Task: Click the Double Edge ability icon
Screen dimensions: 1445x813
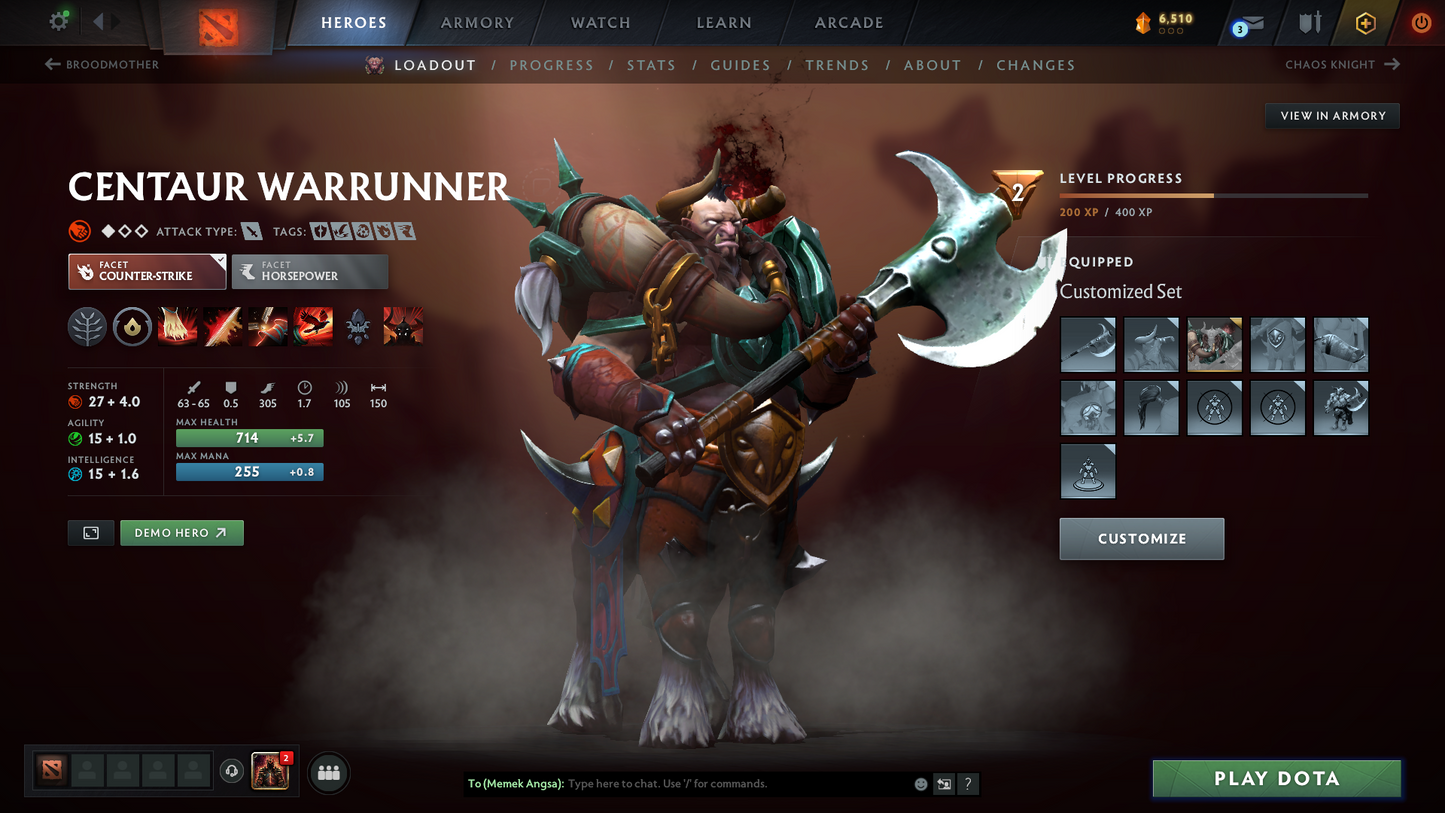Action: coord(222,325)
